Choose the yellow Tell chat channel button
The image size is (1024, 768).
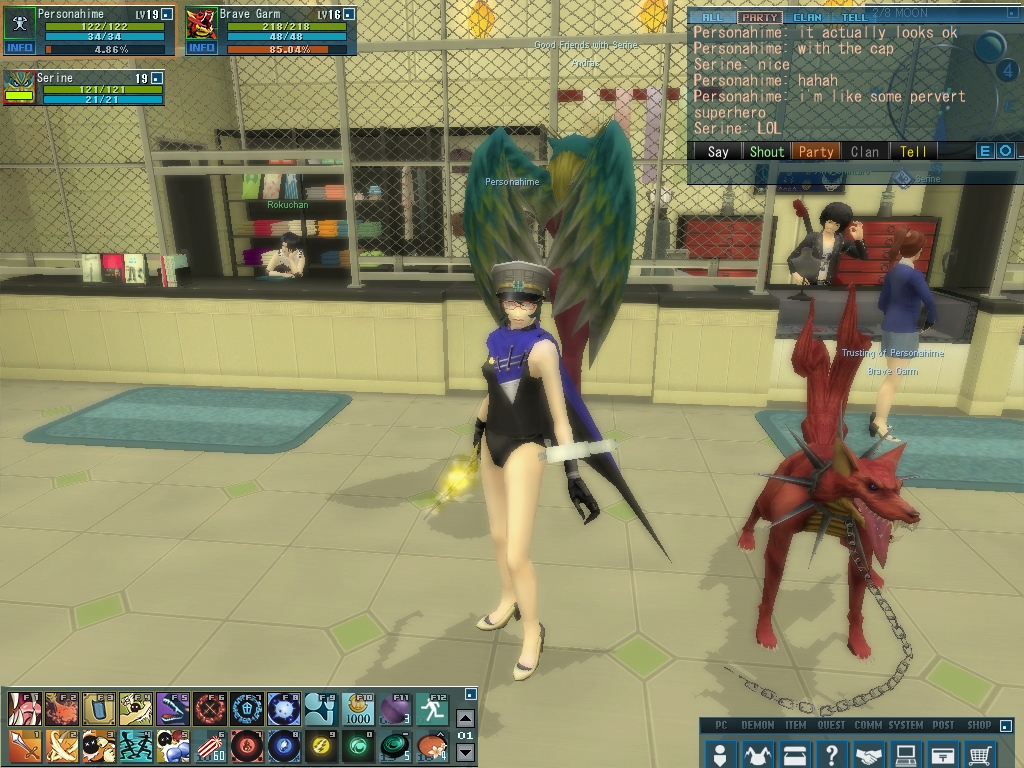pos(913,152)
